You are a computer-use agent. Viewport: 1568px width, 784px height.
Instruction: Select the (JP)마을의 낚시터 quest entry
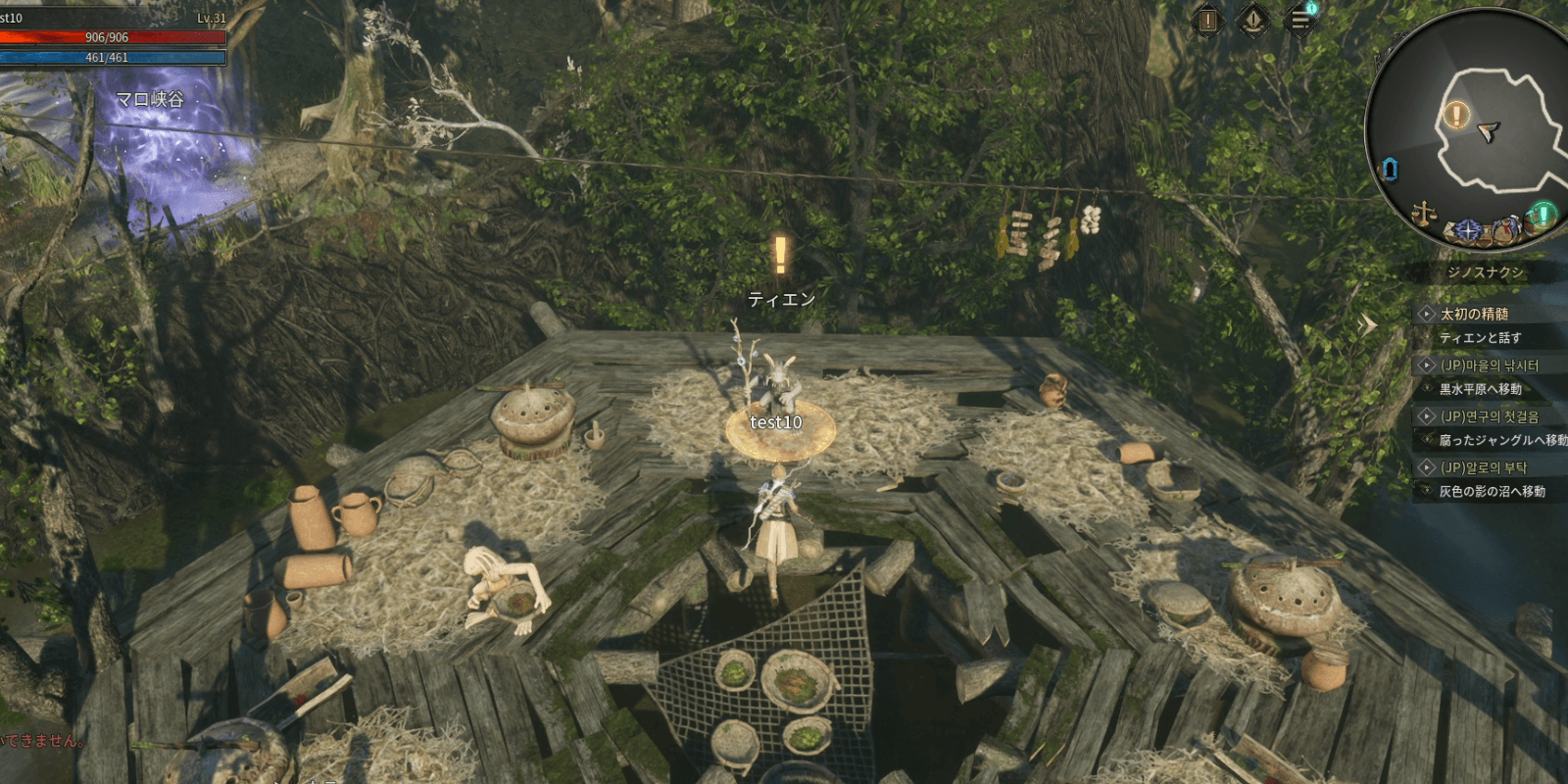[x=1489, y=366]
